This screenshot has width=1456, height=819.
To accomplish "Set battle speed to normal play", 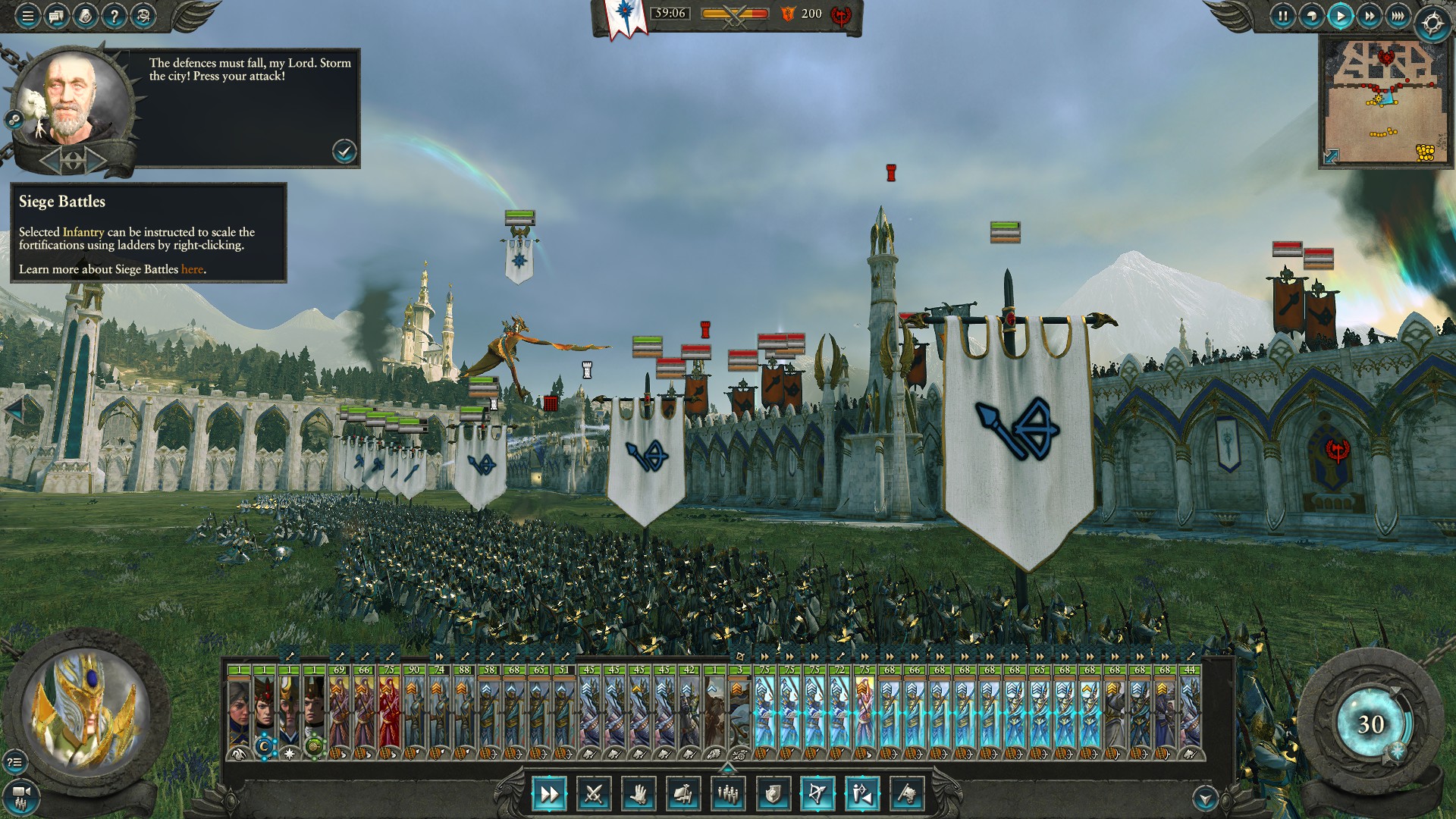I will [1340, 15].
